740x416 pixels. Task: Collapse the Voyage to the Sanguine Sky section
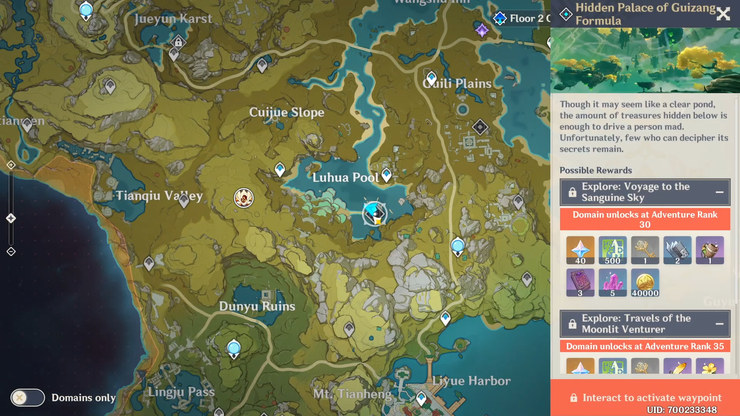[x=719, y=192]
